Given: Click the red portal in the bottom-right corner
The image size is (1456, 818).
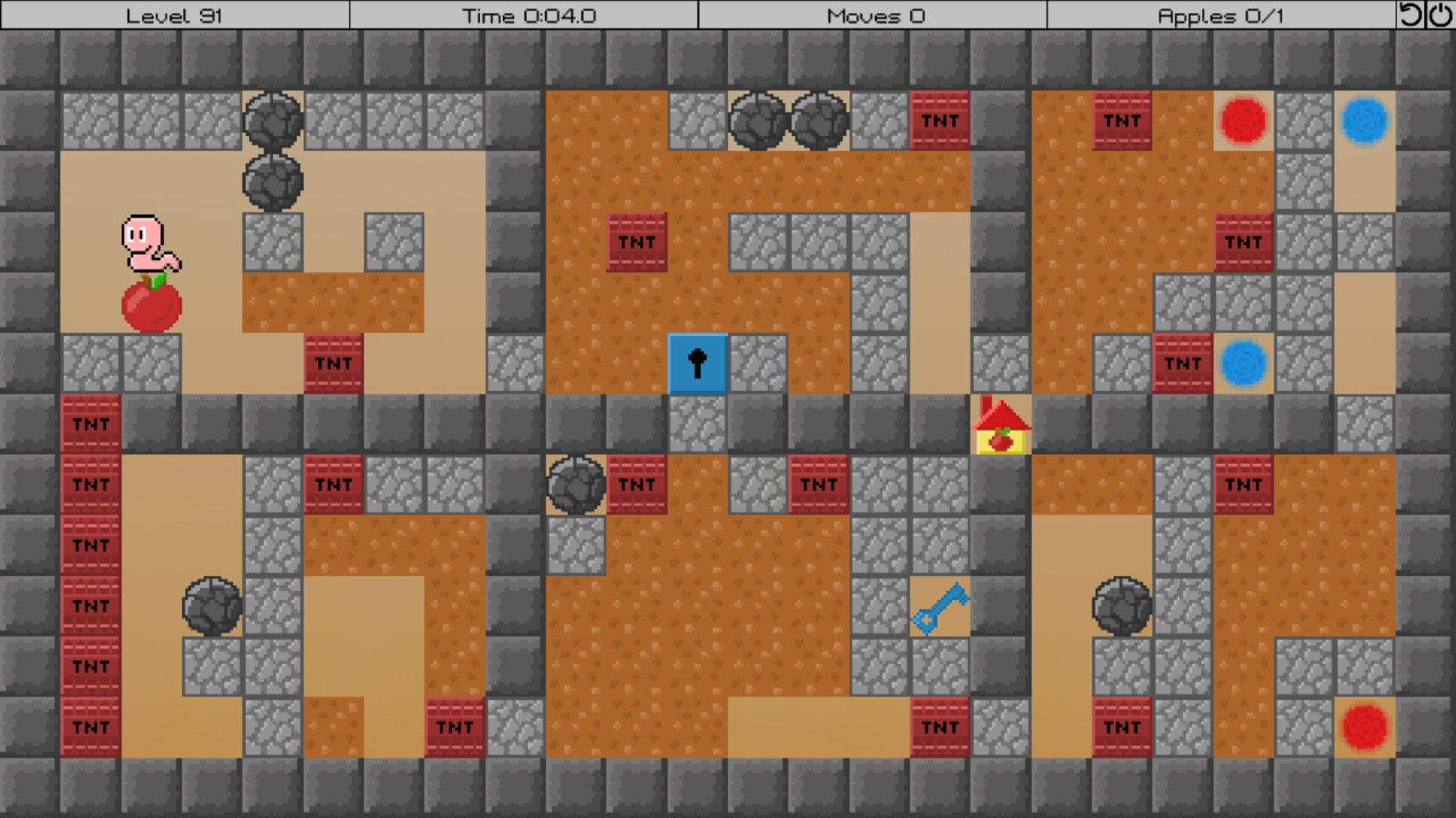Looking at the screenshot, I should [x=1366, y=726].
